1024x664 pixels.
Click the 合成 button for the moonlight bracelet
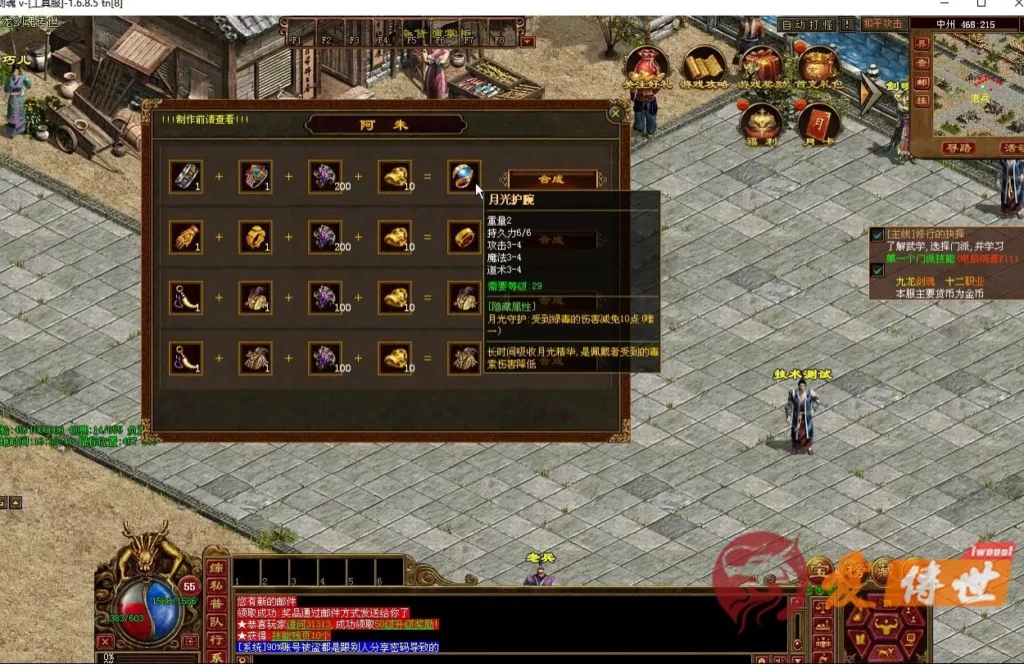[x=553, y=179]
